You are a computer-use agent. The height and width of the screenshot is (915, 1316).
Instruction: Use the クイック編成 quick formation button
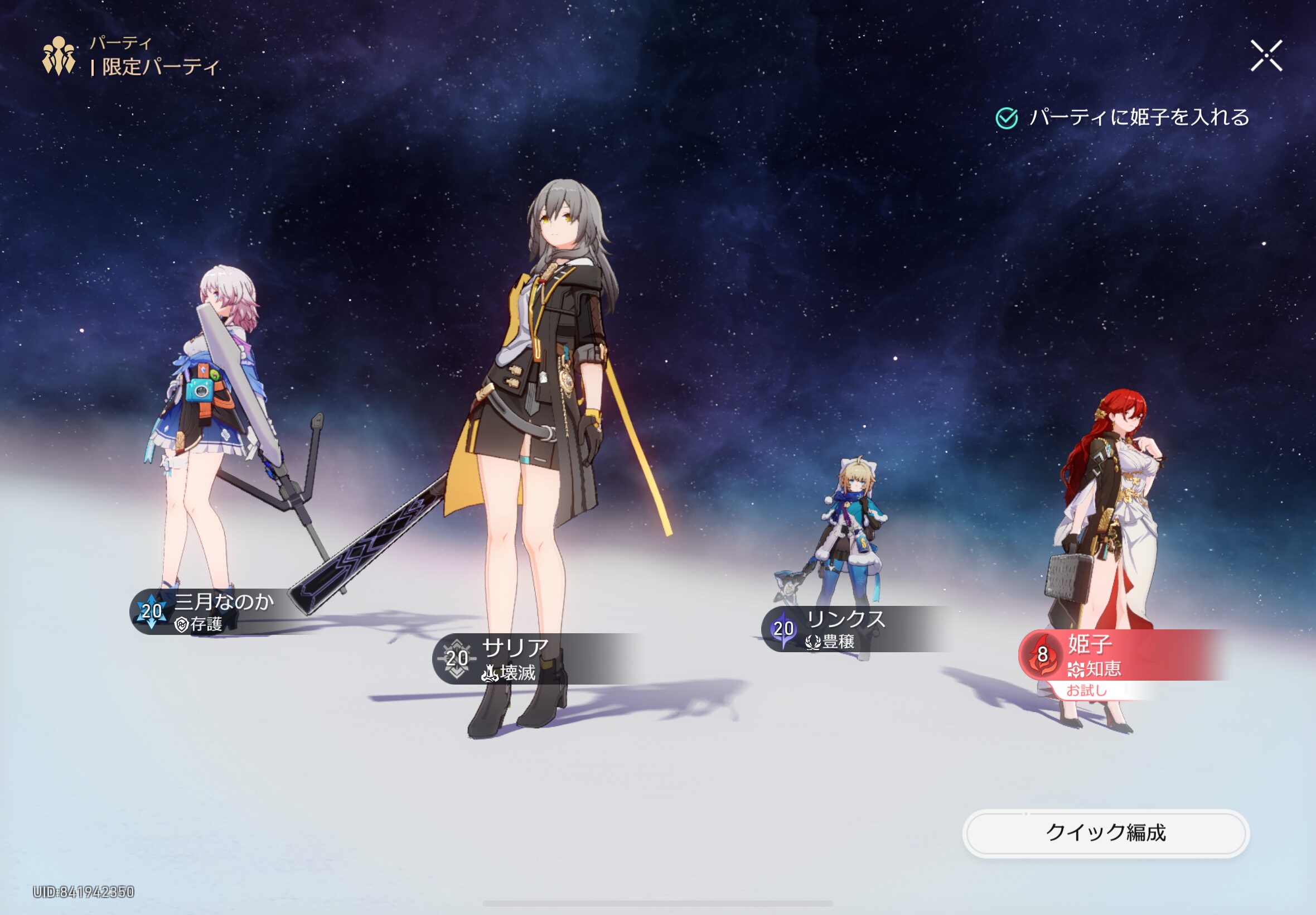pos(1105,832)
